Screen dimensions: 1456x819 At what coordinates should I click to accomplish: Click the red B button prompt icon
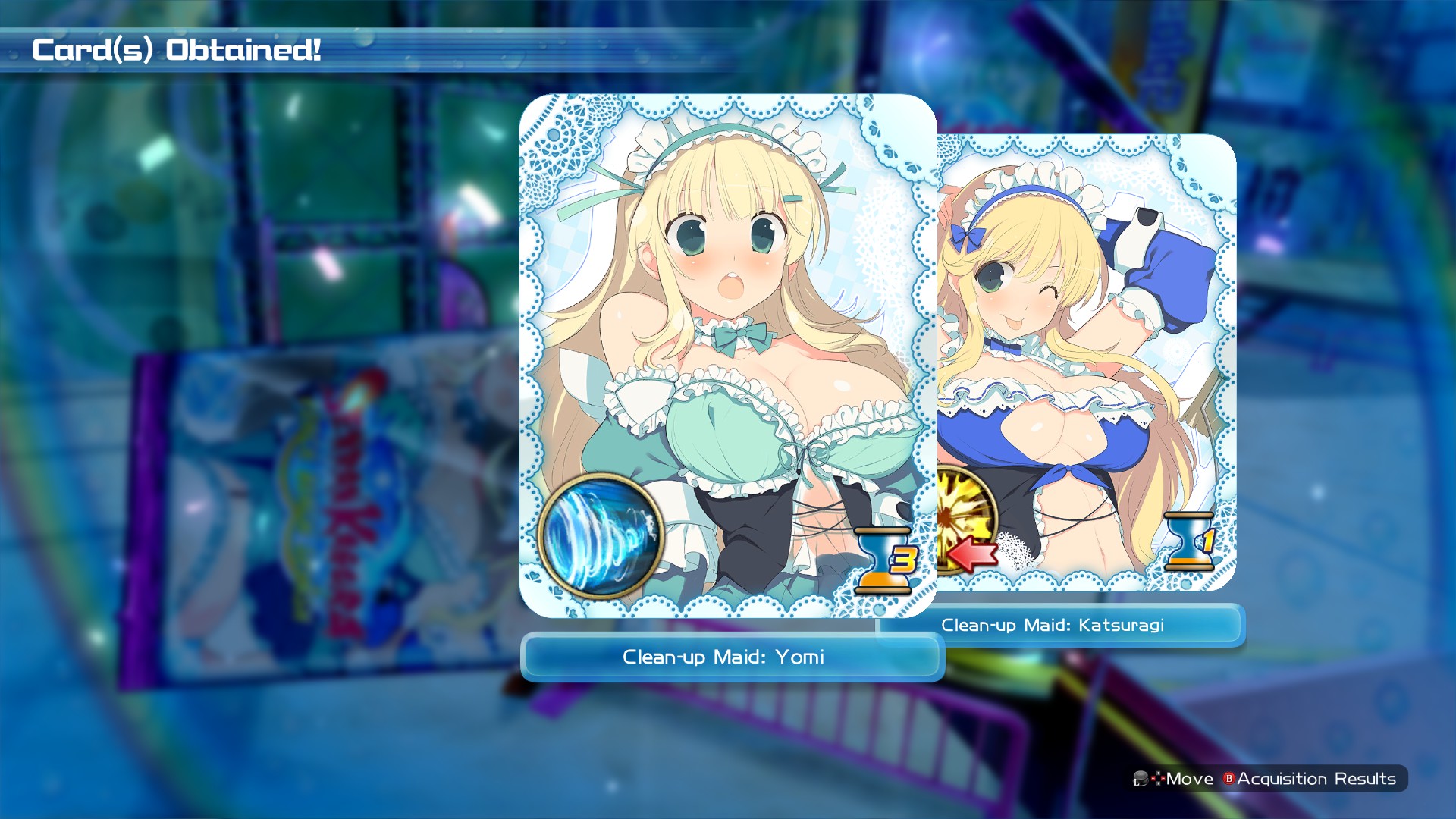pos(1229,778)
